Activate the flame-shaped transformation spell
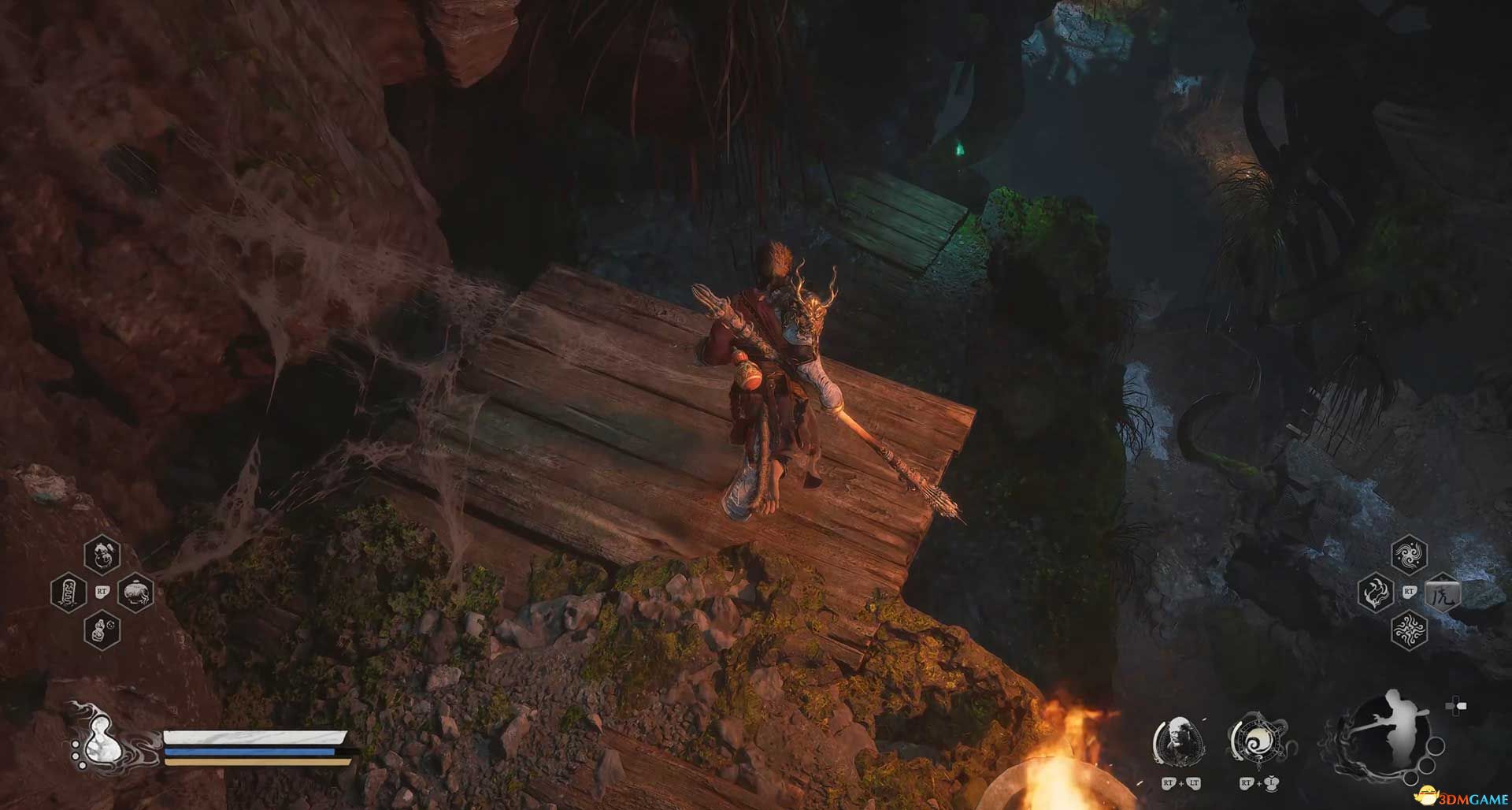This screenshot has height=810, width=1512. click(1375, 592)
